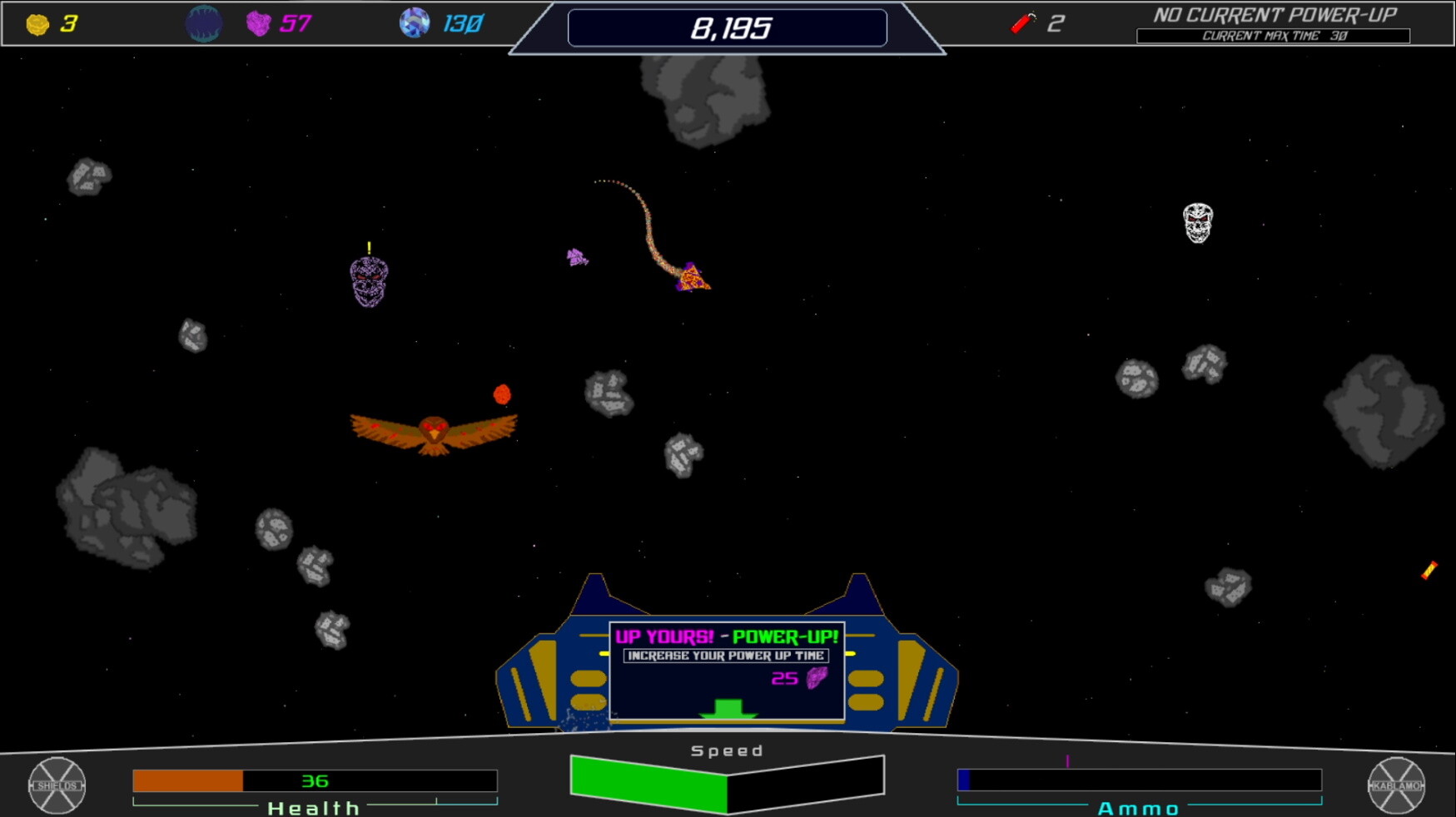The width and height of the screenshot is (1456, 817).
Task: Click the dark portal orb icon
Action: tap(203, 22)
